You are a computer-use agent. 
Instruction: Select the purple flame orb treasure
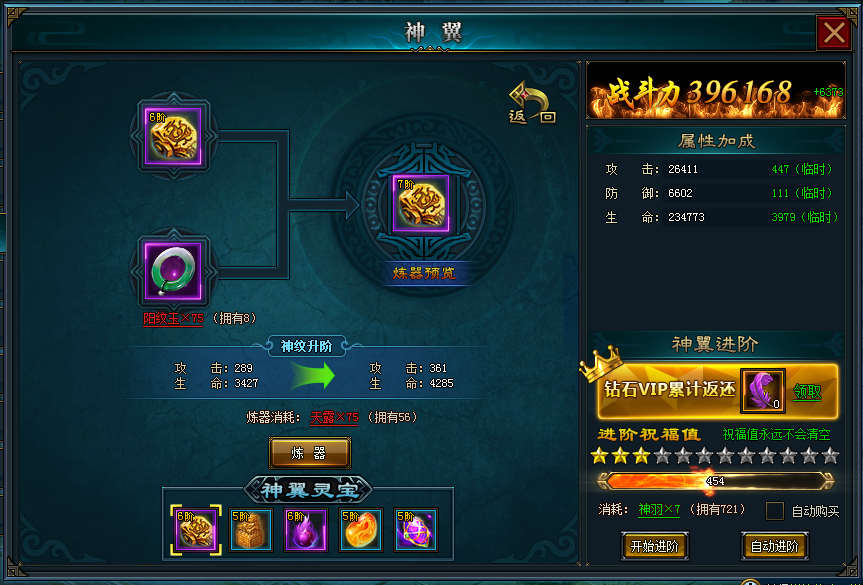pyautogui.click(x=306, y=530)
